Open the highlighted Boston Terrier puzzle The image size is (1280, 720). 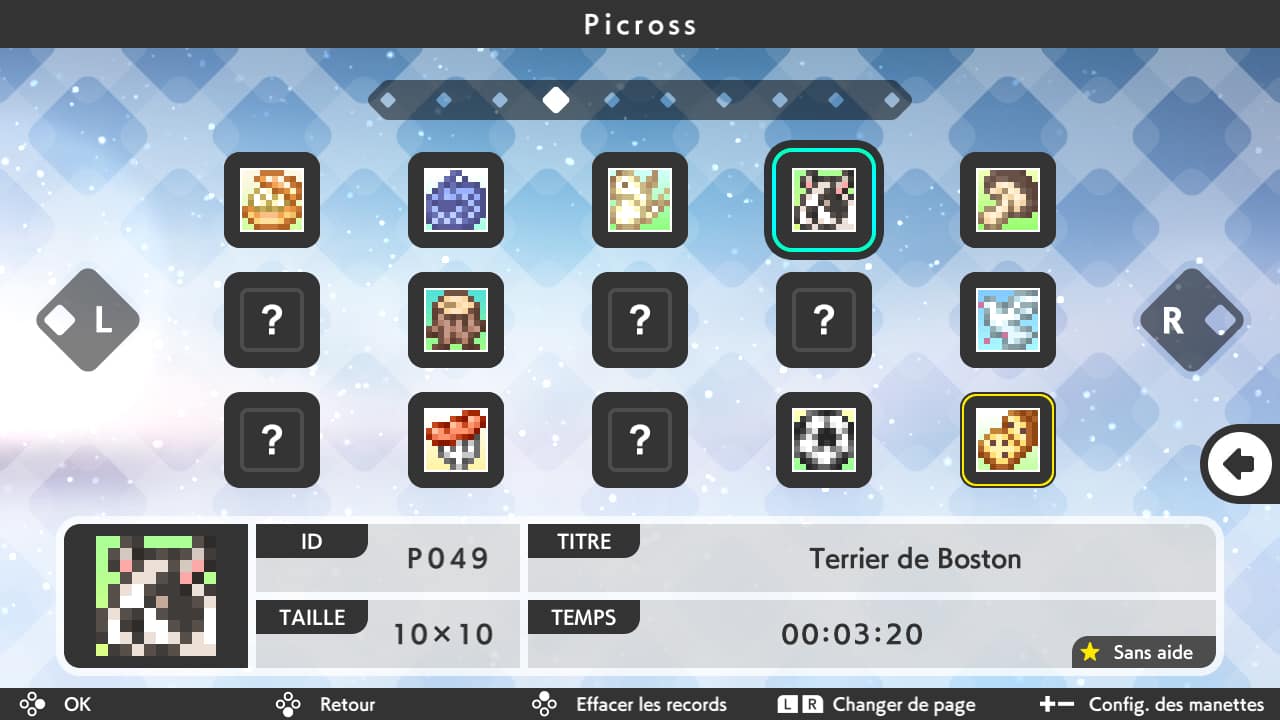[823, 200]
